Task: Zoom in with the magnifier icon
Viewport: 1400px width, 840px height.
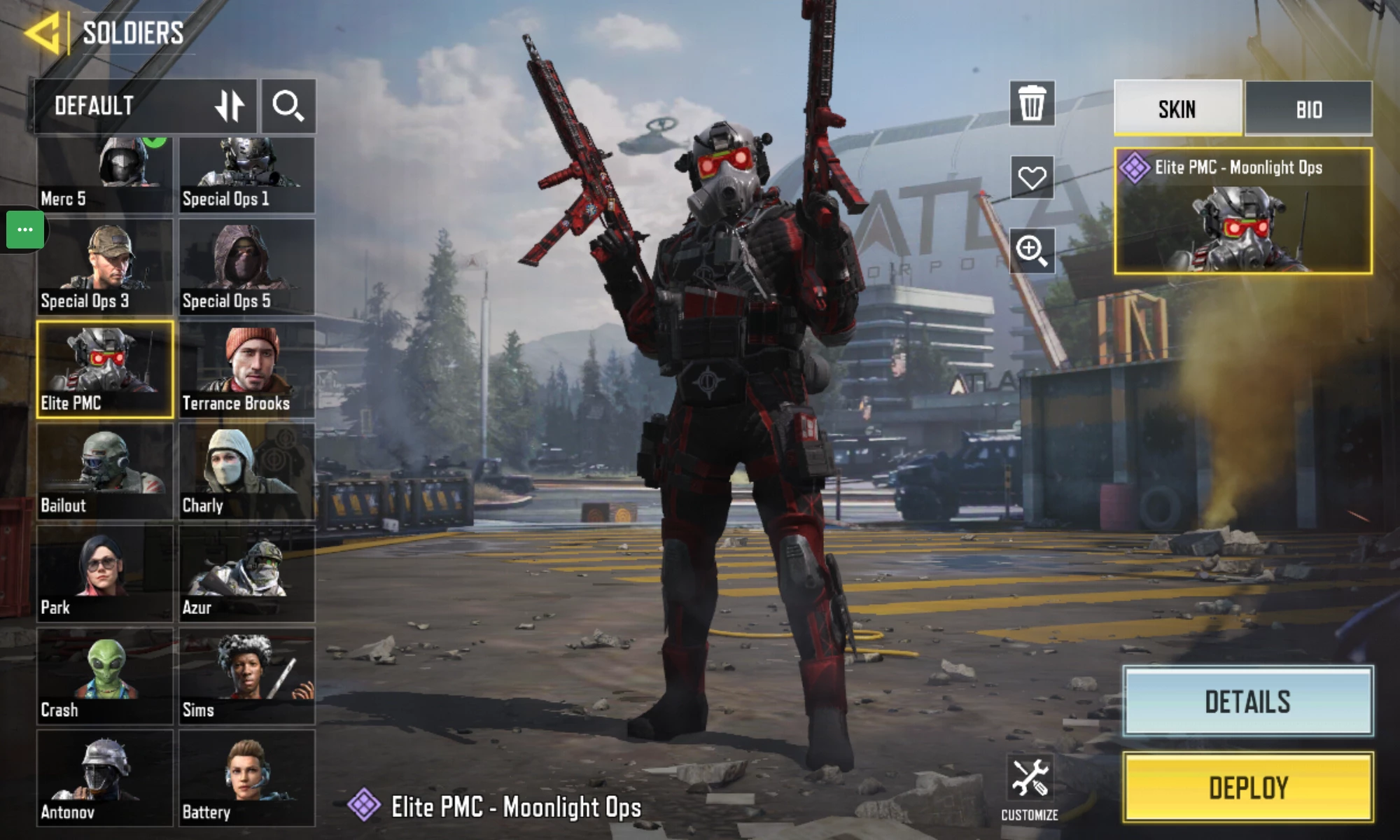Action: coord(1032,250)
